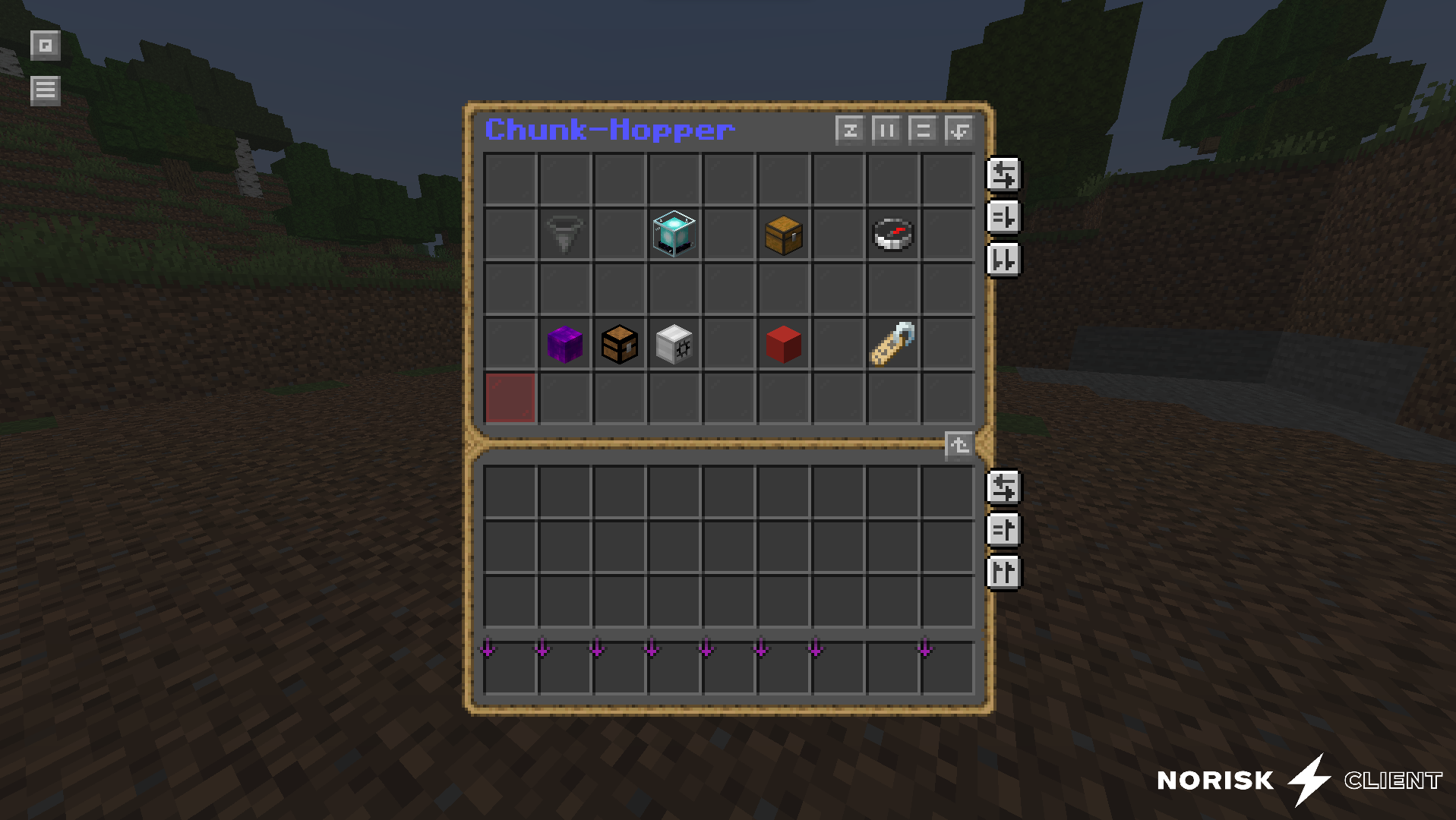
Task: Click the down-arrow sort button in header
Action: pos(959,130)
